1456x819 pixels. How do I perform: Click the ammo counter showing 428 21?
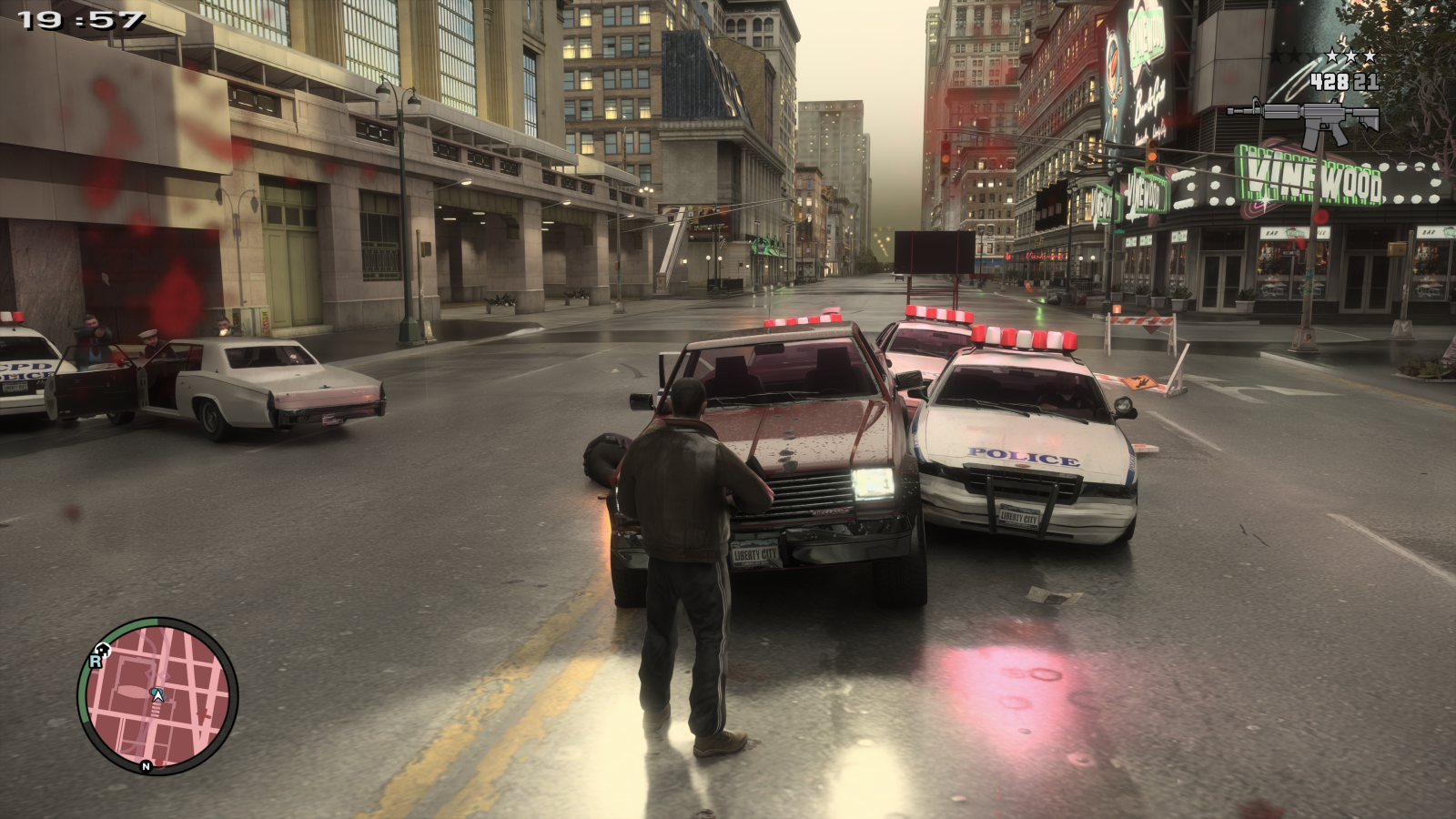point(1344,82)
